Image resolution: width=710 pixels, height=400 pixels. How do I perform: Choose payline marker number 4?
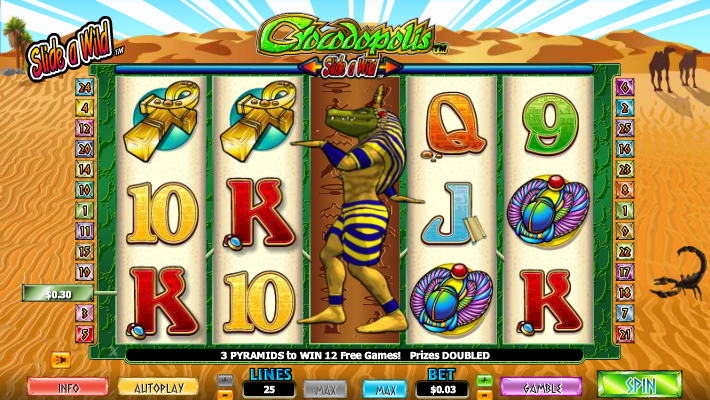click(85, 107)
